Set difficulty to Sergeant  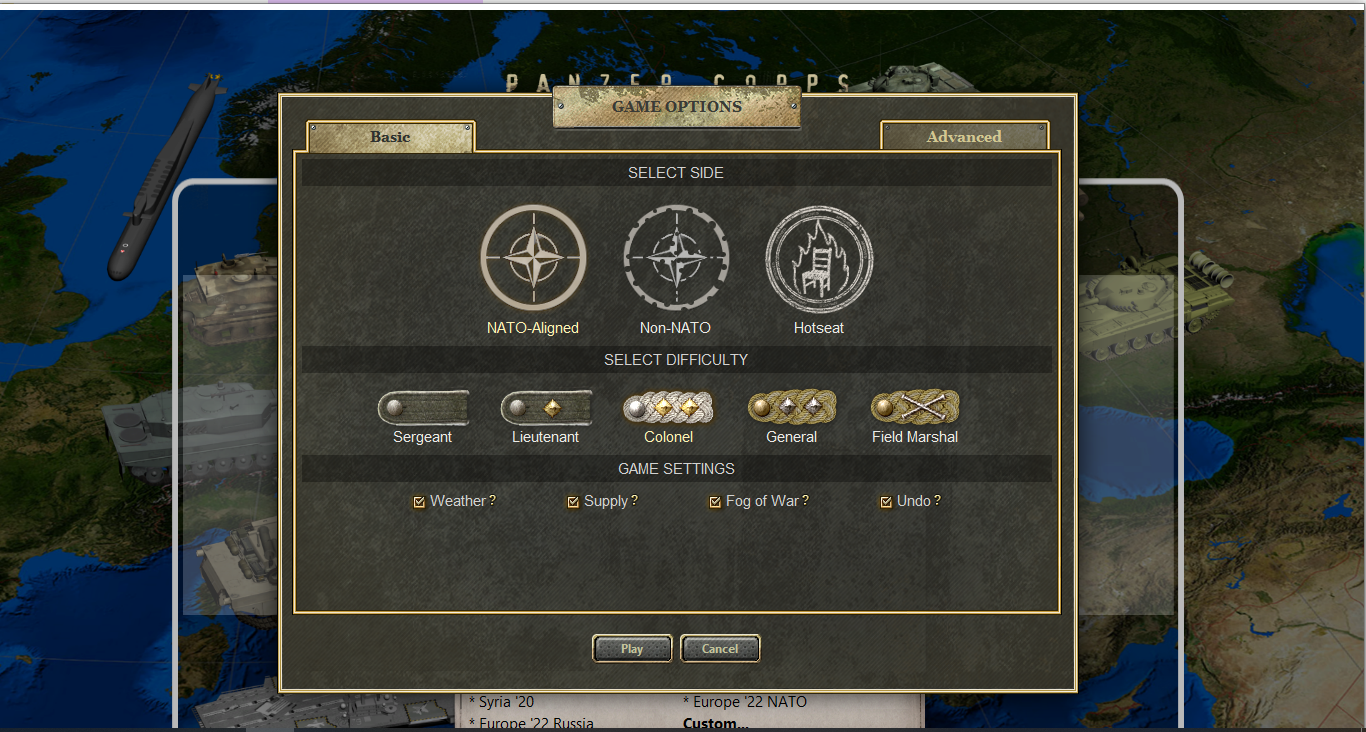[x=423, y=408]
